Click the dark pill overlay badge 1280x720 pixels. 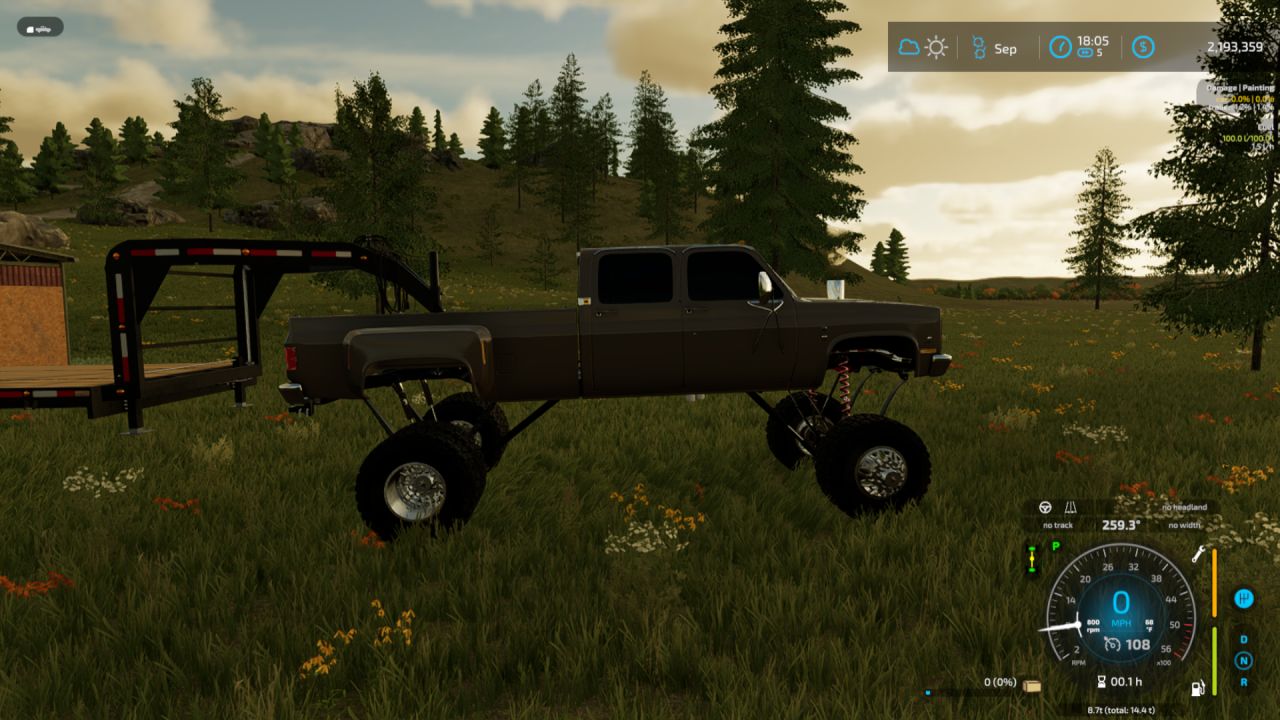[x=40, y=27]
